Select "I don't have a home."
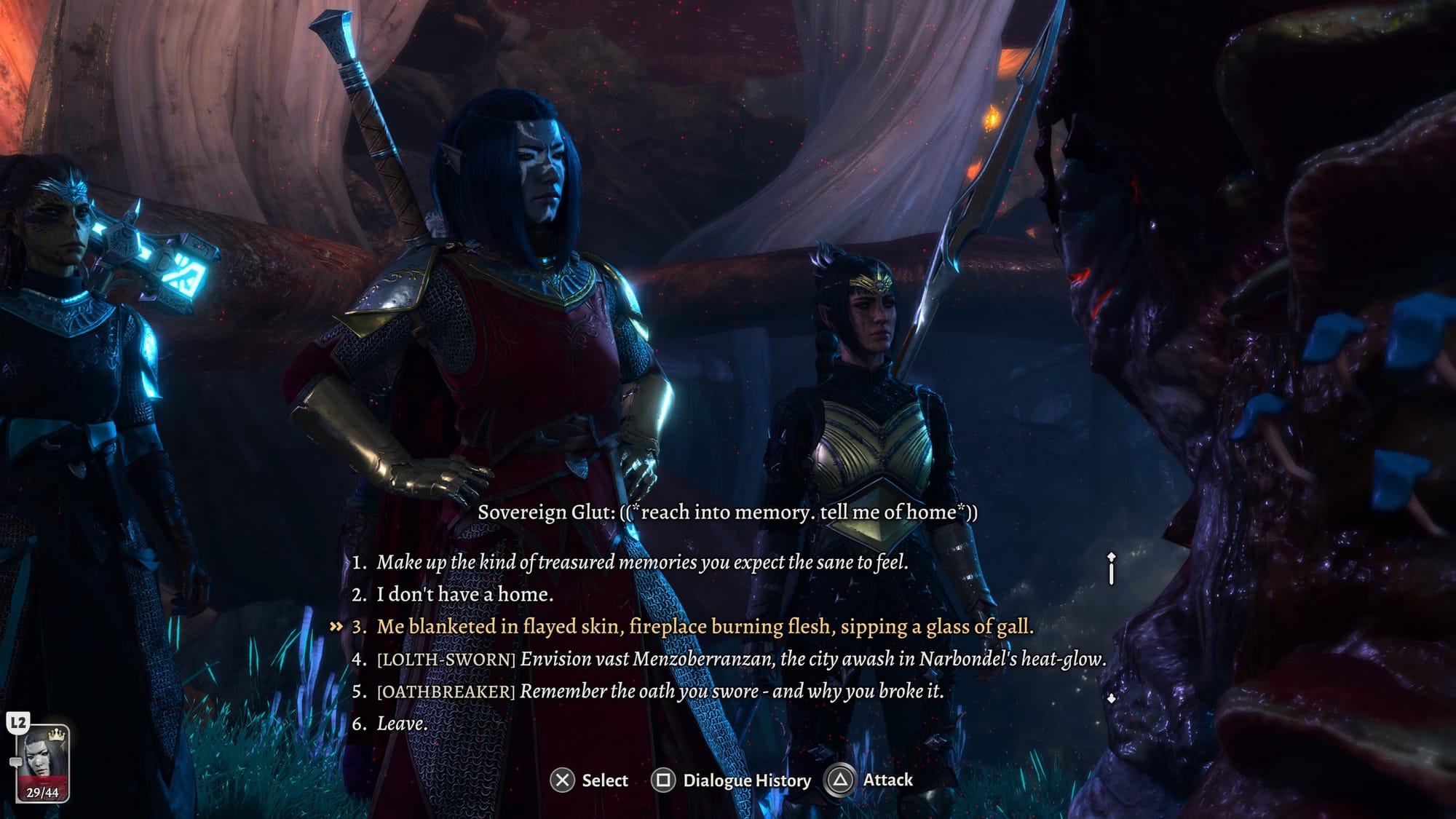 point(464,594)
